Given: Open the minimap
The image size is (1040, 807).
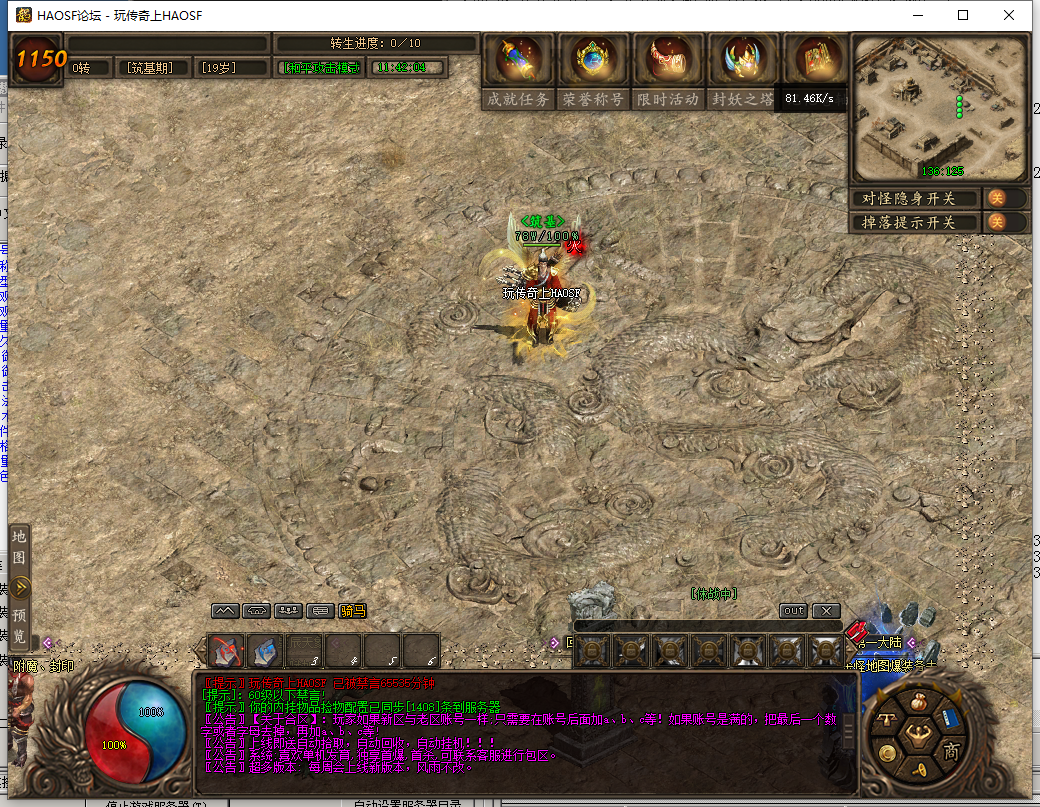Looking at the screenshot, I should tap(939, 108).
